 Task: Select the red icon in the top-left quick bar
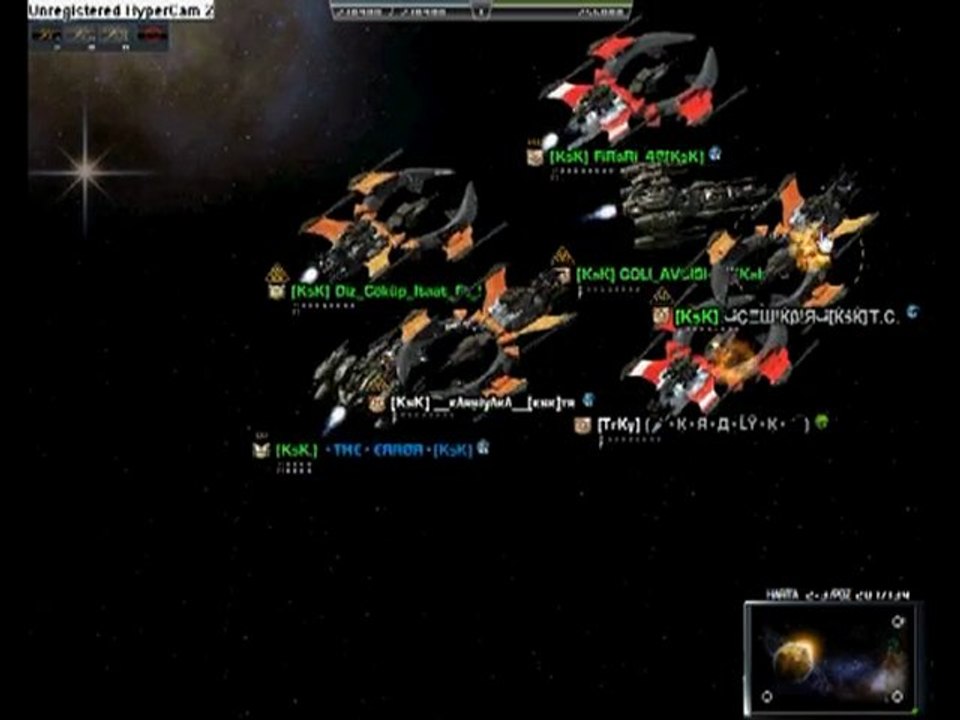click(x=151, y=35)
